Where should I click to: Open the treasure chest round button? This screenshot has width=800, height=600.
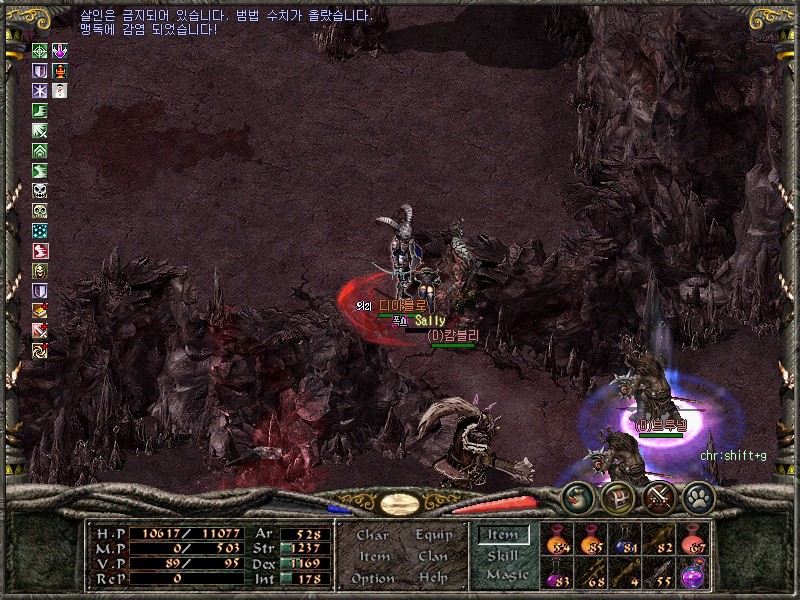618,497
